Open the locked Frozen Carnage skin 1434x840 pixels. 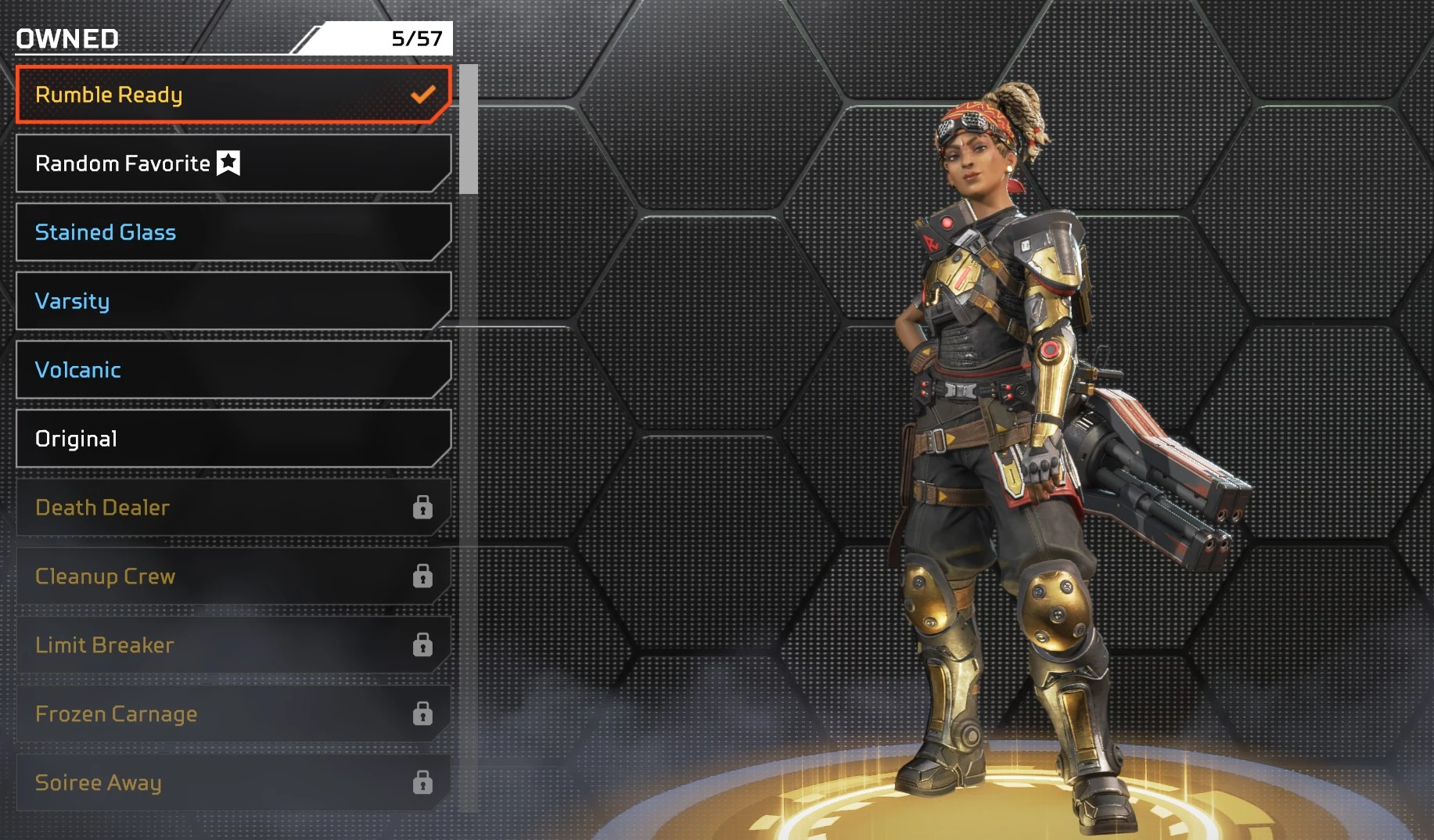(x=233, y=714)
